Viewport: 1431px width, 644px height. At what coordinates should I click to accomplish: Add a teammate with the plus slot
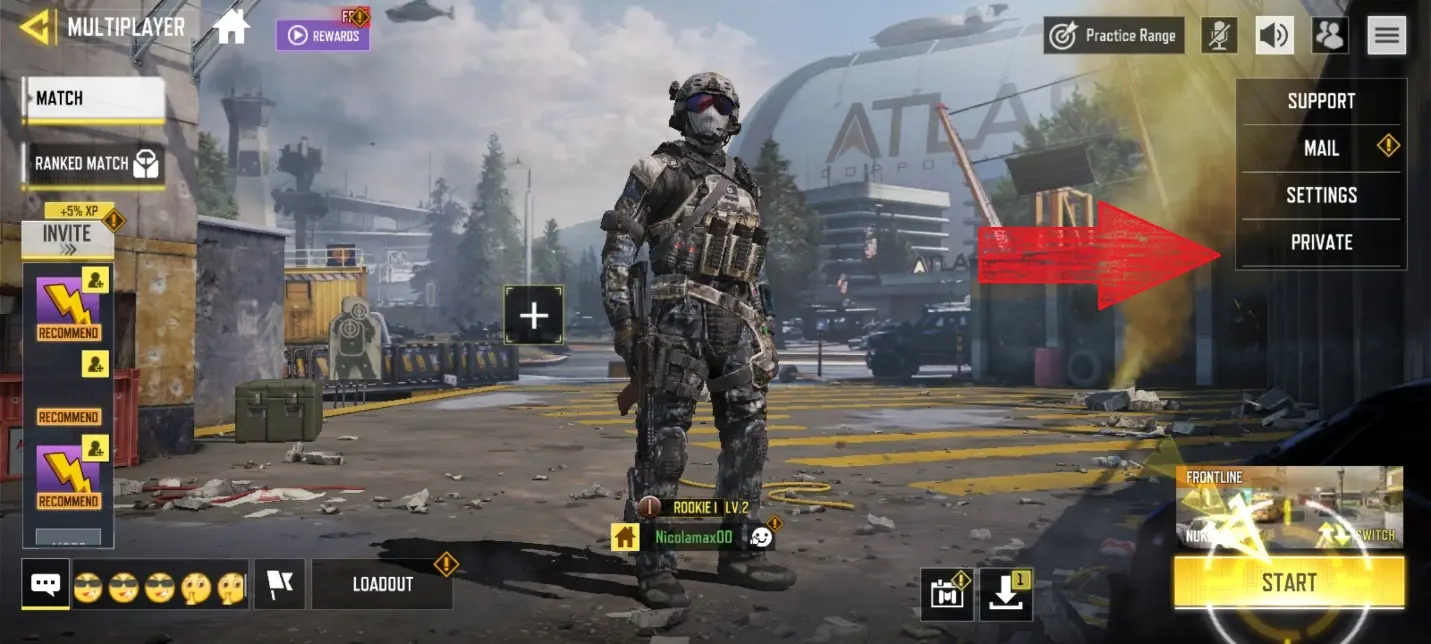pyautogui.click(x=534, y=316)
